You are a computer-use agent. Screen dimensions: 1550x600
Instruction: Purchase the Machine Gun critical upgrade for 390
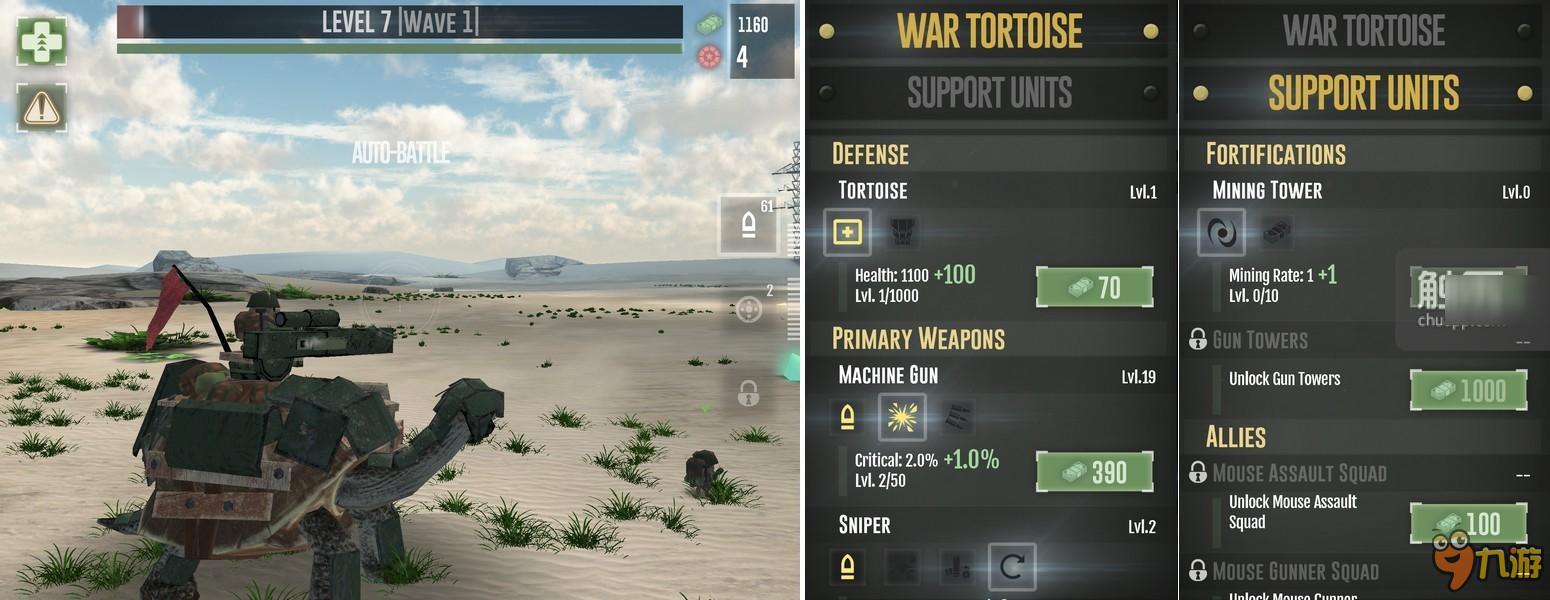[1094, 472]
